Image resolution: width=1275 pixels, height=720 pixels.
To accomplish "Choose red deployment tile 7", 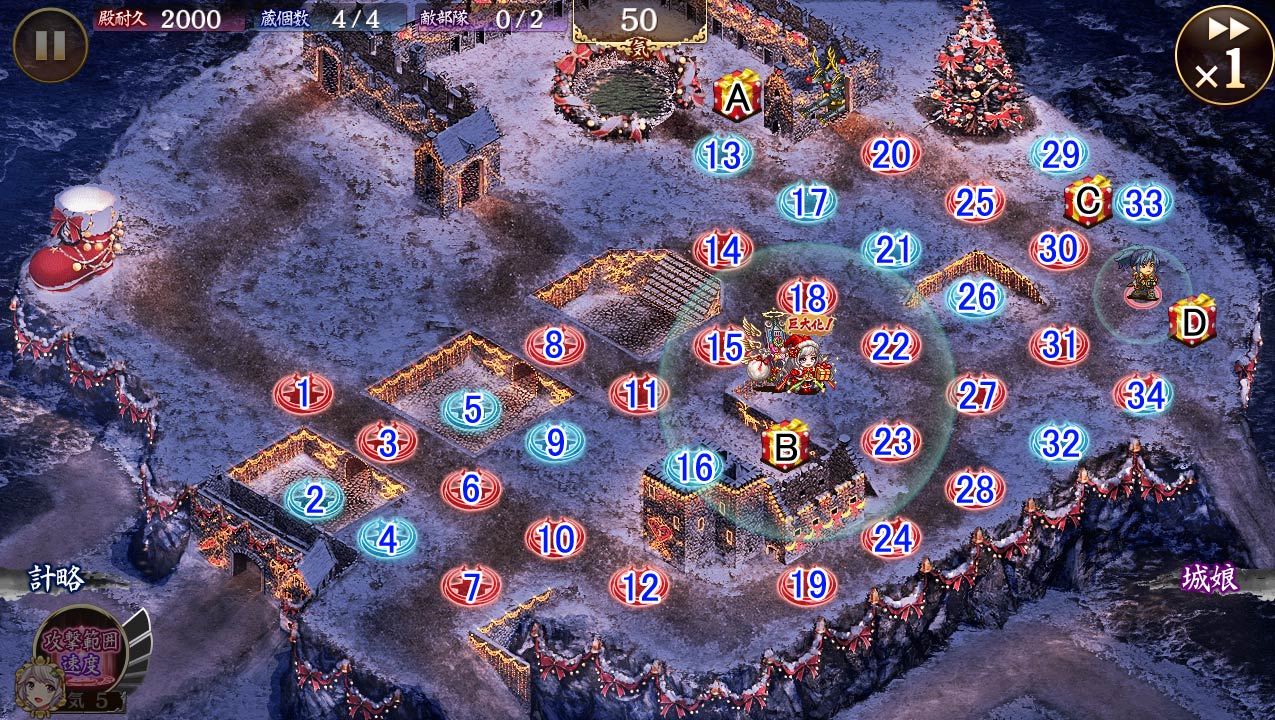I will pos(473,586).
